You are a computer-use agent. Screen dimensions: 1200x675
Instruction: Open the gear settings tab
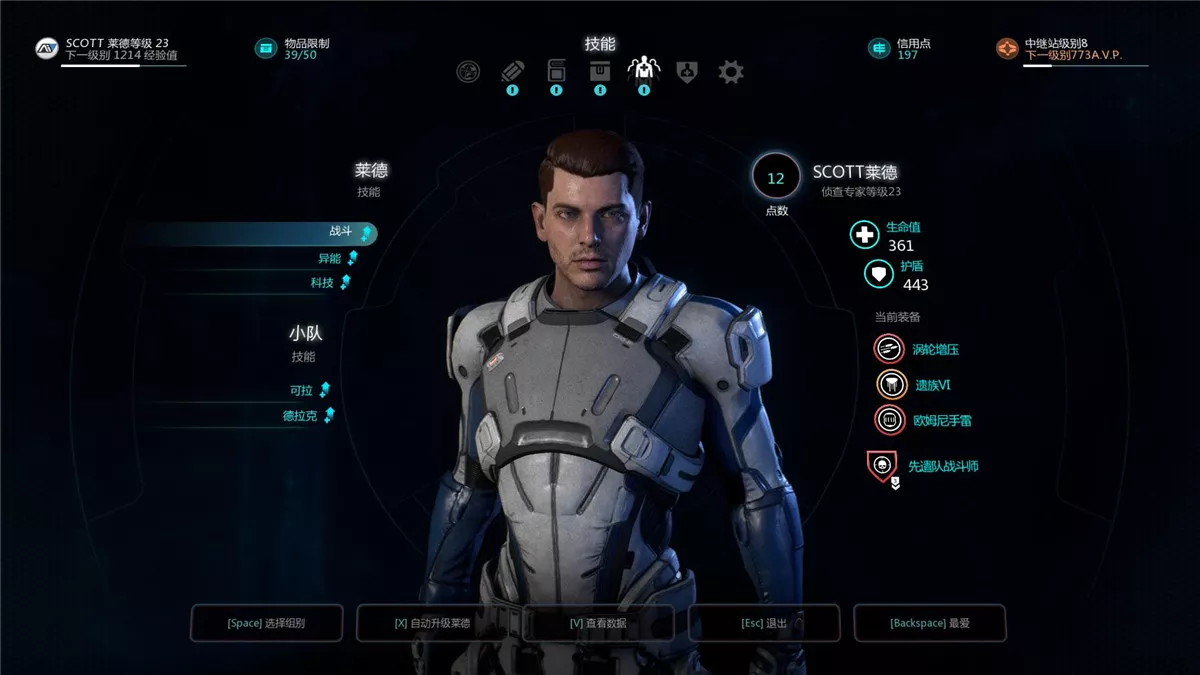731,72
